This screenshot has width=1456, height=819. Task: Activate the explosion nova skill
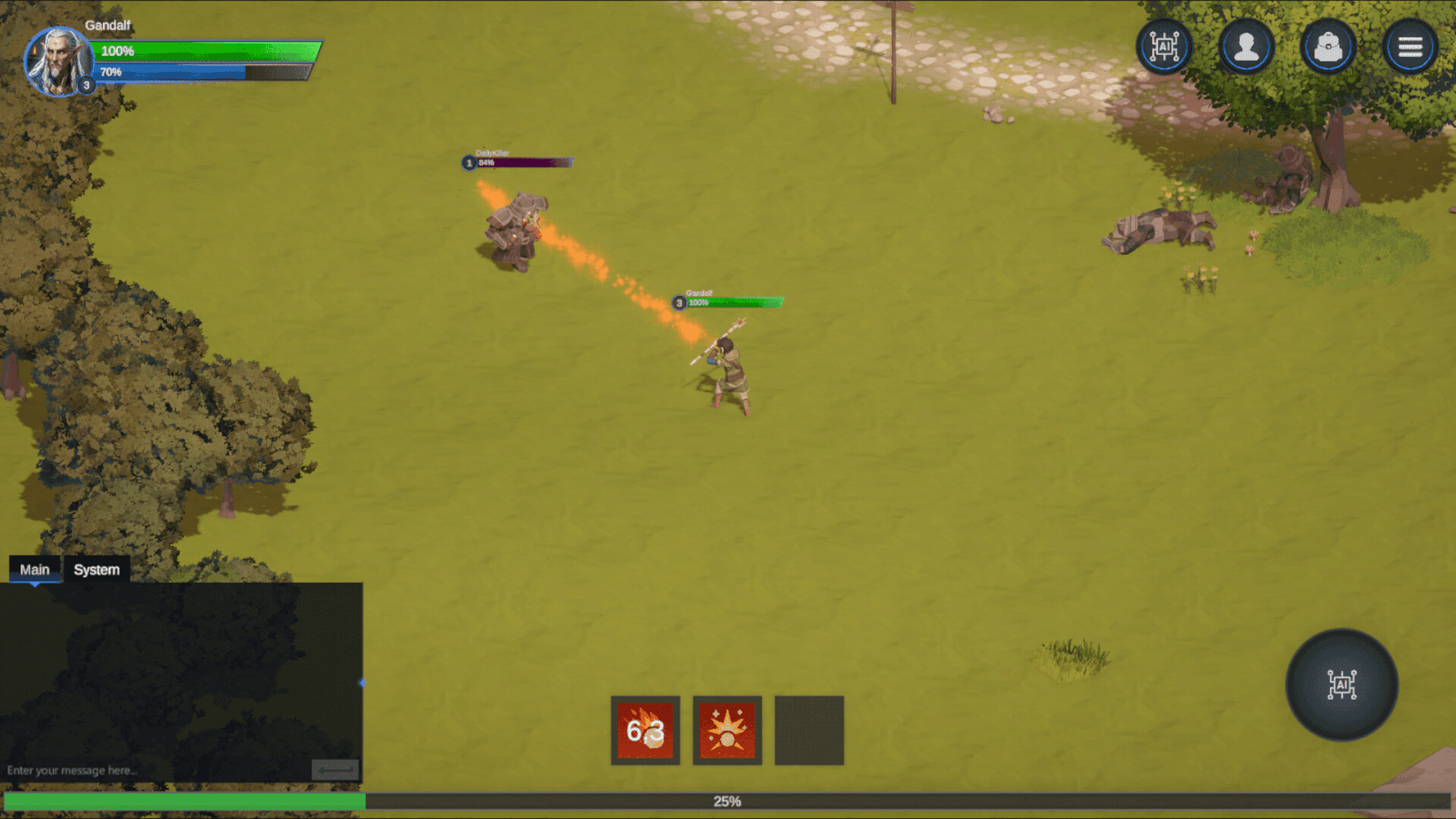pyautogui.click(x=727, y=732)
